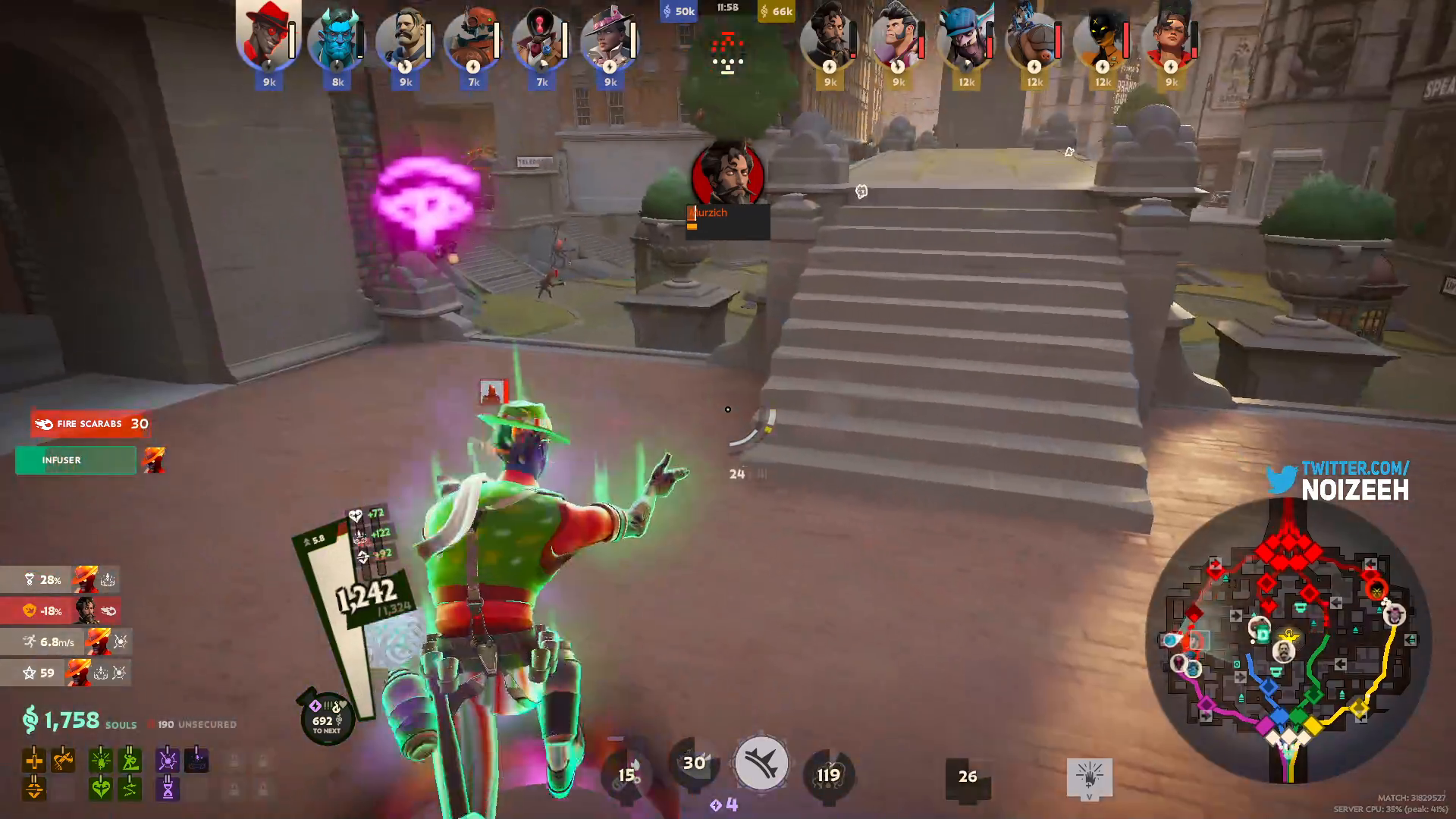Click the orange robot hero portrait
Screen dimensions: 1456x819
coord(473,39)
